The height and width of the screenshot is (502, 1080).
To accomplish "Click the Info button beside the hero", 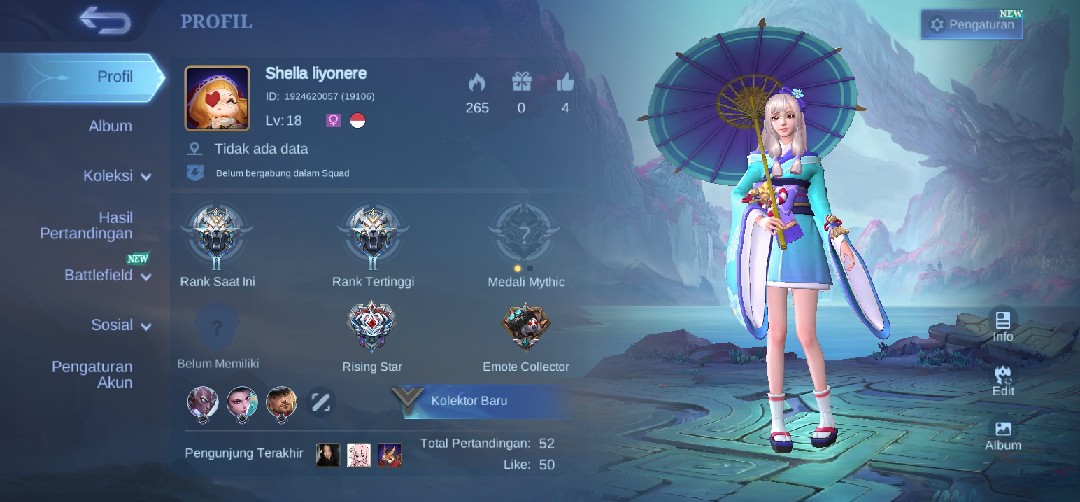I will (x=1003, y=325).
